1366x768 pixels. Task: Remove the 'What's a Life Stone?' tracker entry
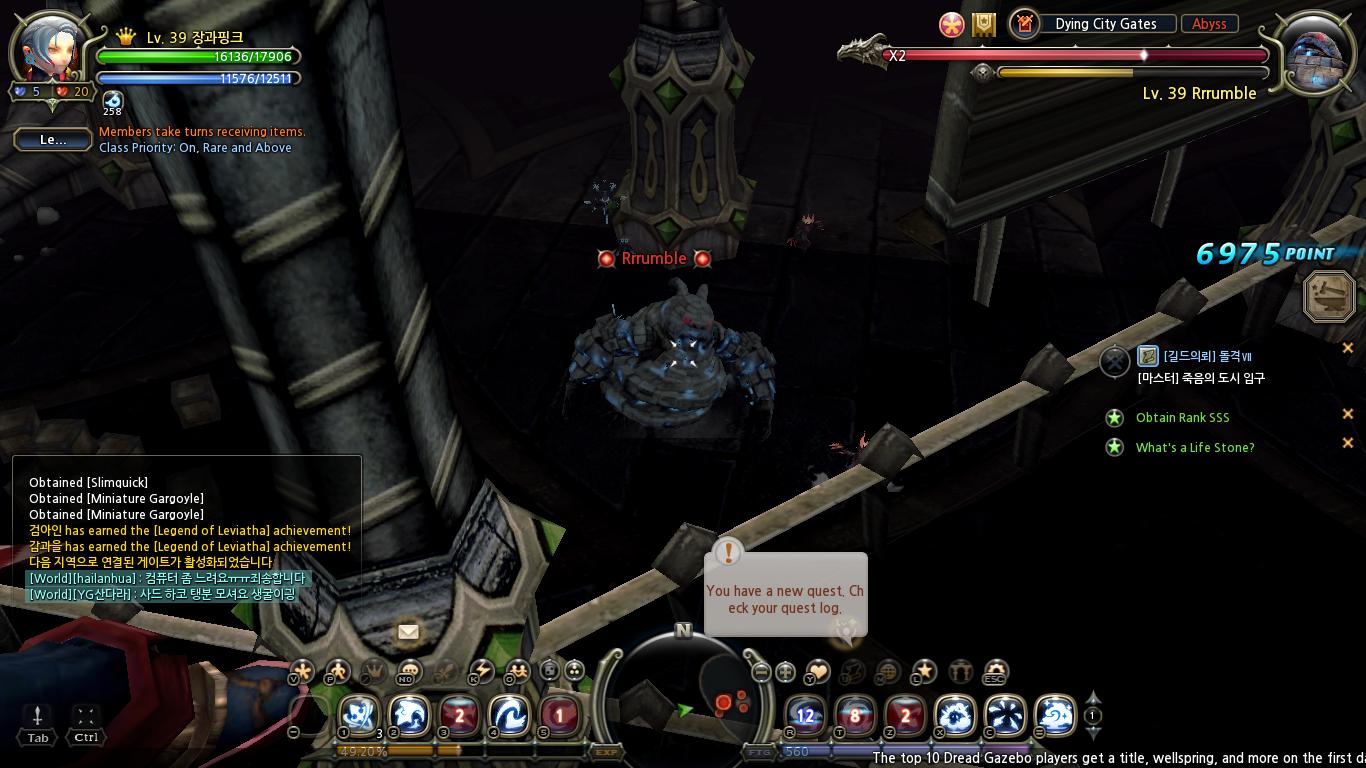click(1347, 443)
